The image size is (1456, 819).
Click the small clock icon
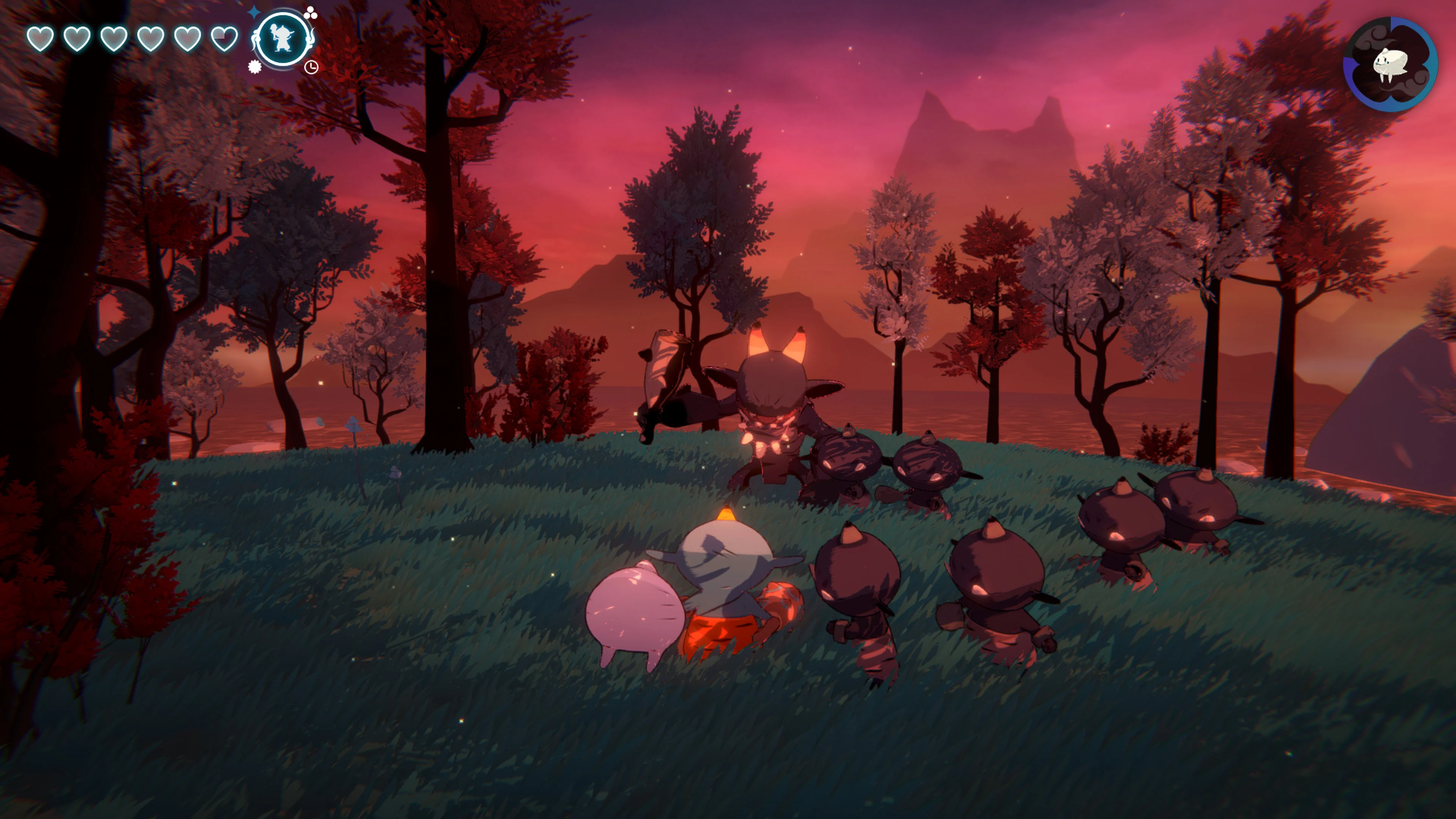click(x=311, y=67)
